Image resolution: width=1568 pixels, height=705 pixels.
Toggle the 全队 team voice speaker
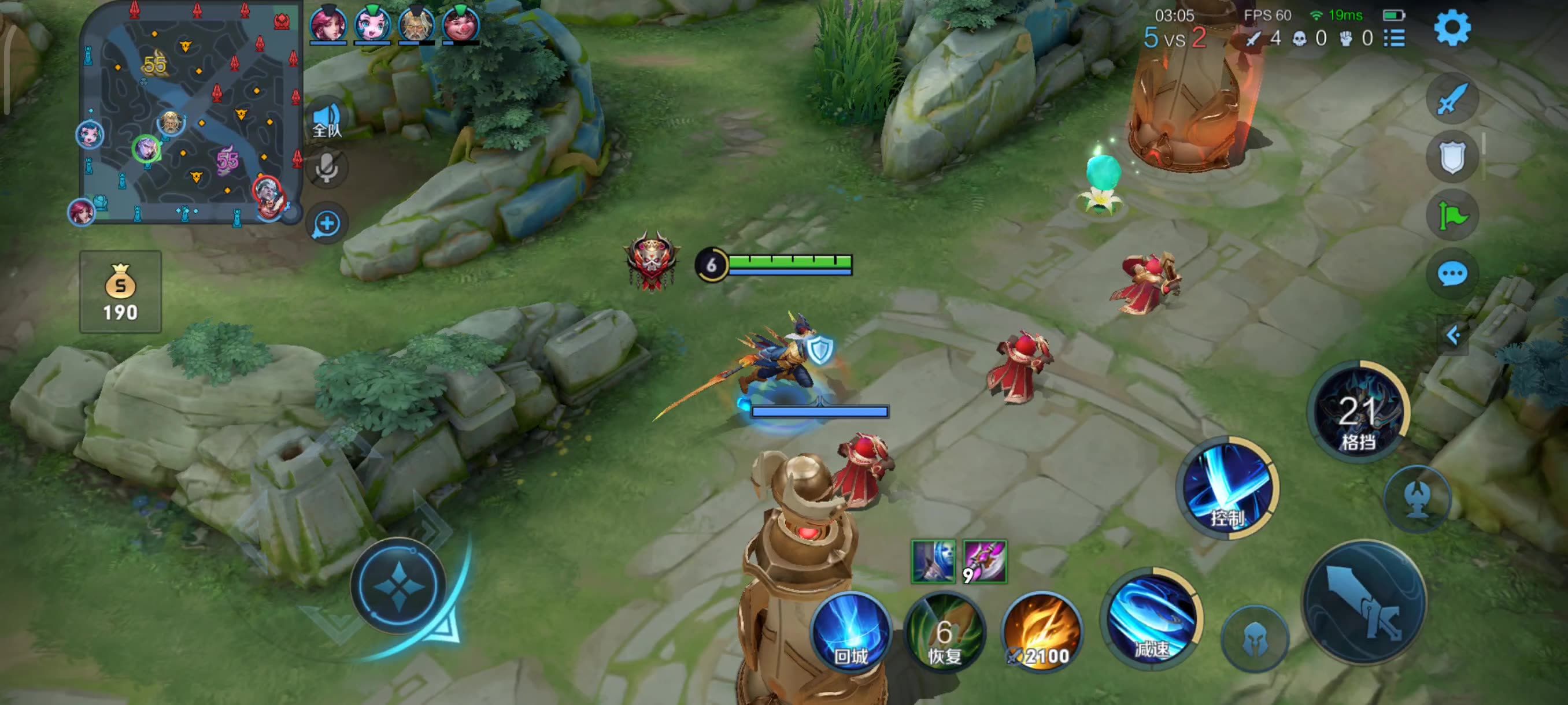pos(327,119)
